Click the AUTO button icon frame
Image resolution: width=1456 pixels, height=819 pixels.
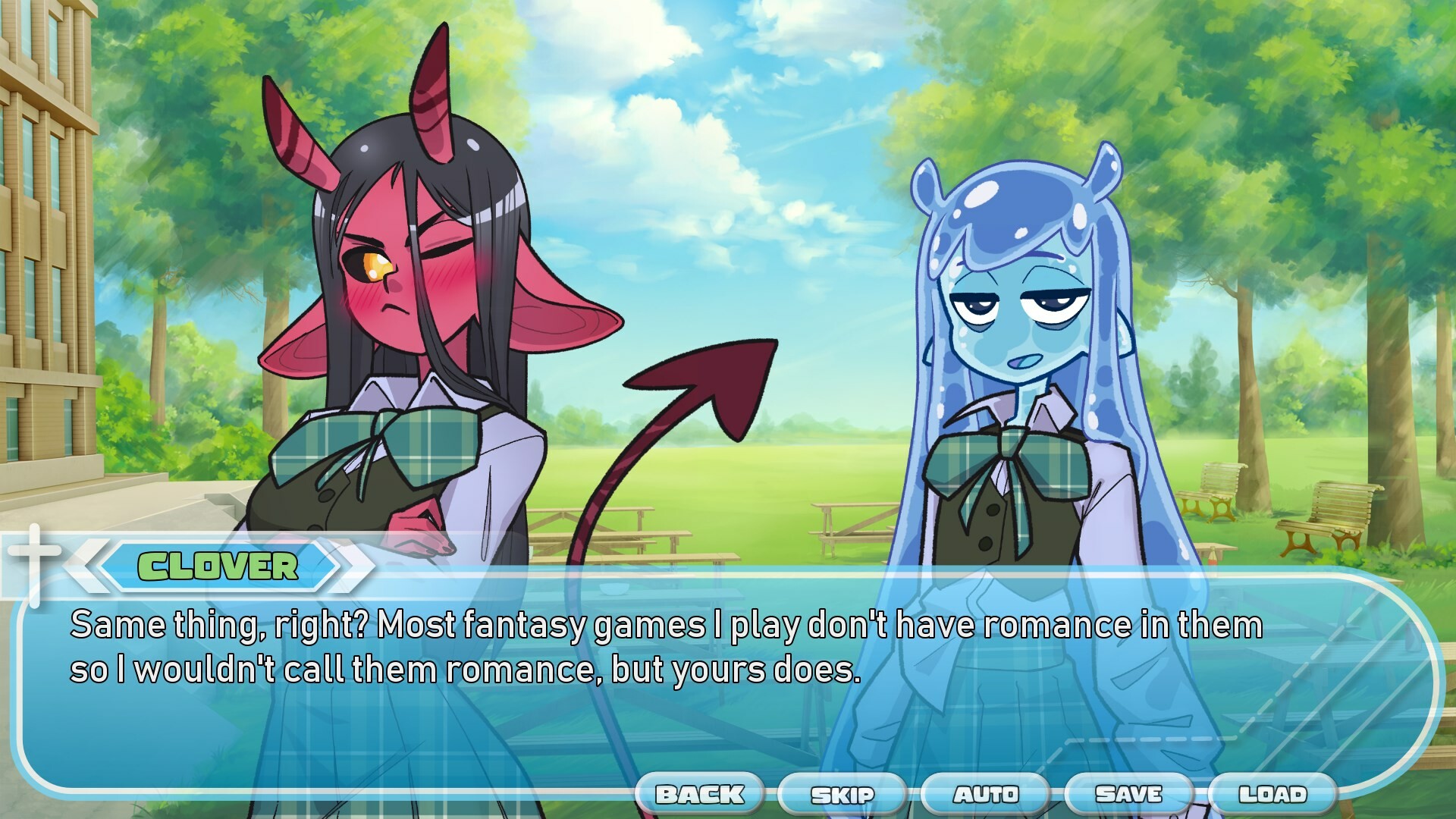(x=985, y=795)
